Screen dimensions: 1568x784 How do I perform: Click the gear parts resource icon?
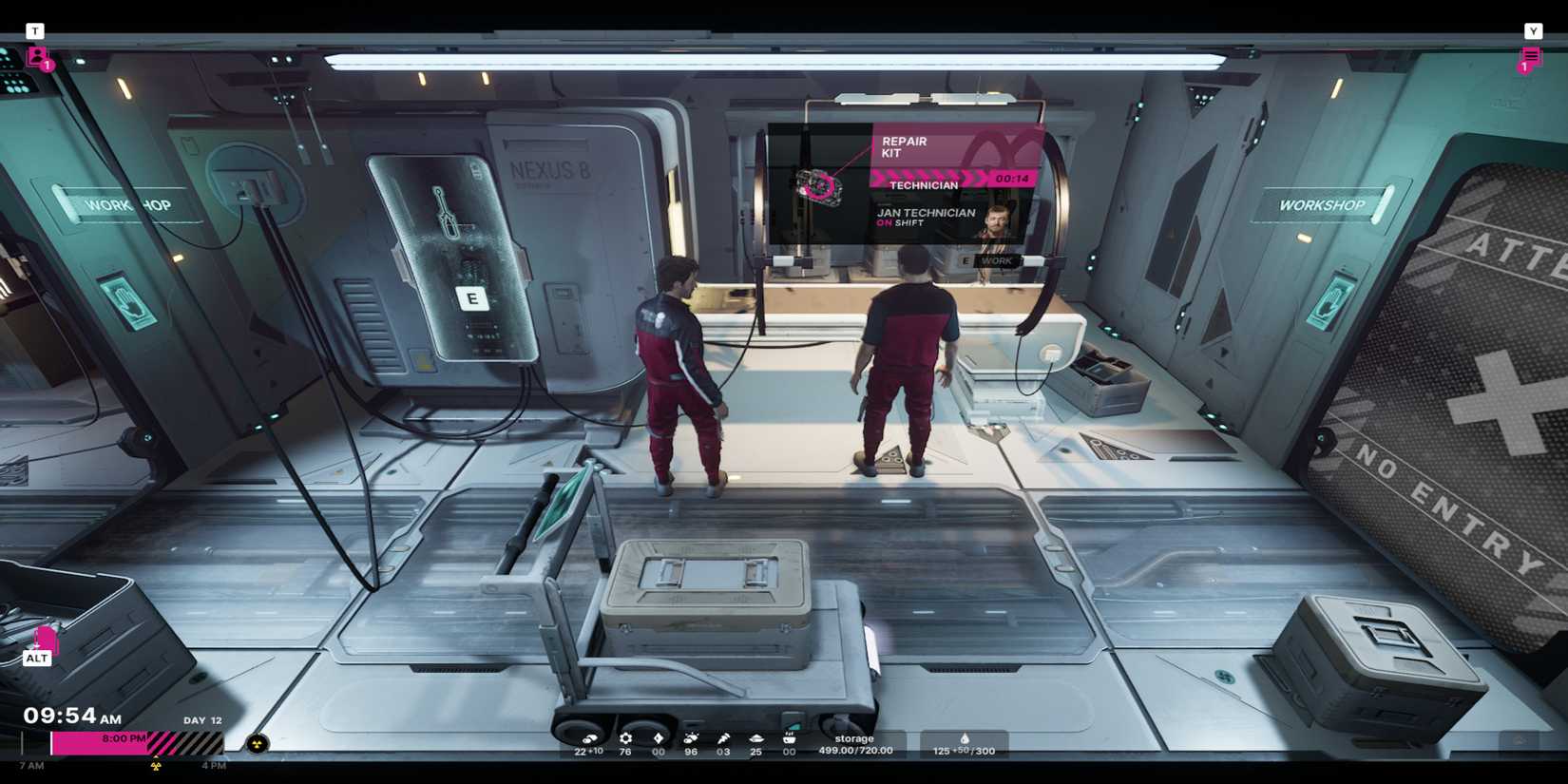pos(624,737)
